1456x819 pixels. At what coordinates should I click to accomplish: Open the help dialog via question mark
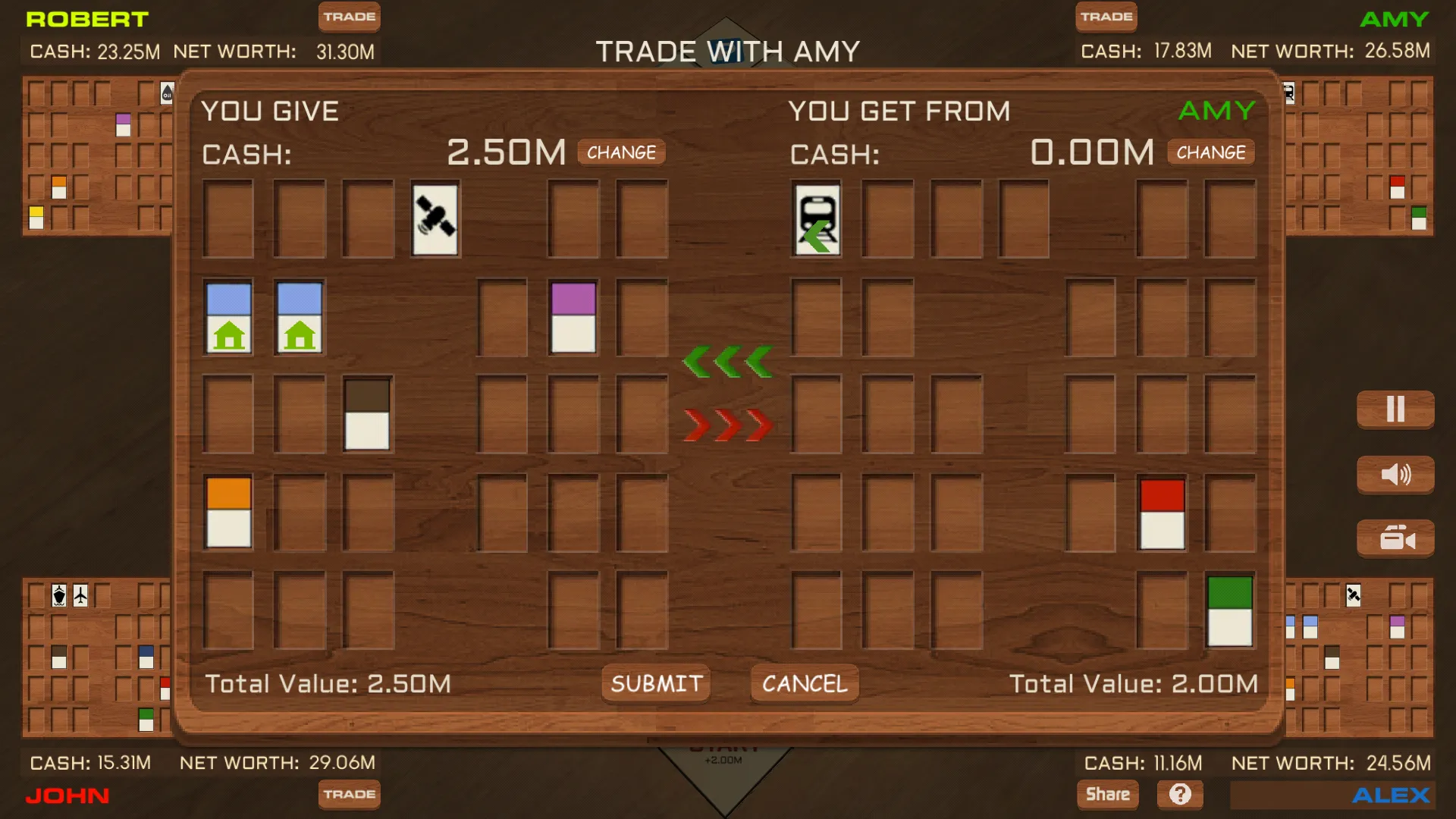click(x=1181, y=794)
